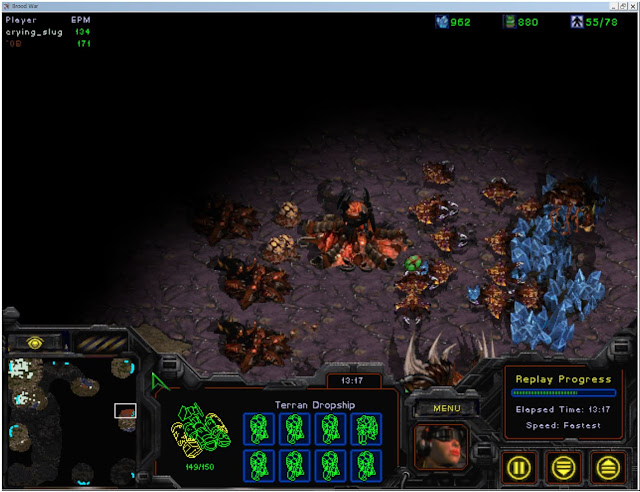Image resolution: width=640 pixels, height=492 pixels.
Task: Toggle the yellow eye vision button
Action: coord(34,342)
